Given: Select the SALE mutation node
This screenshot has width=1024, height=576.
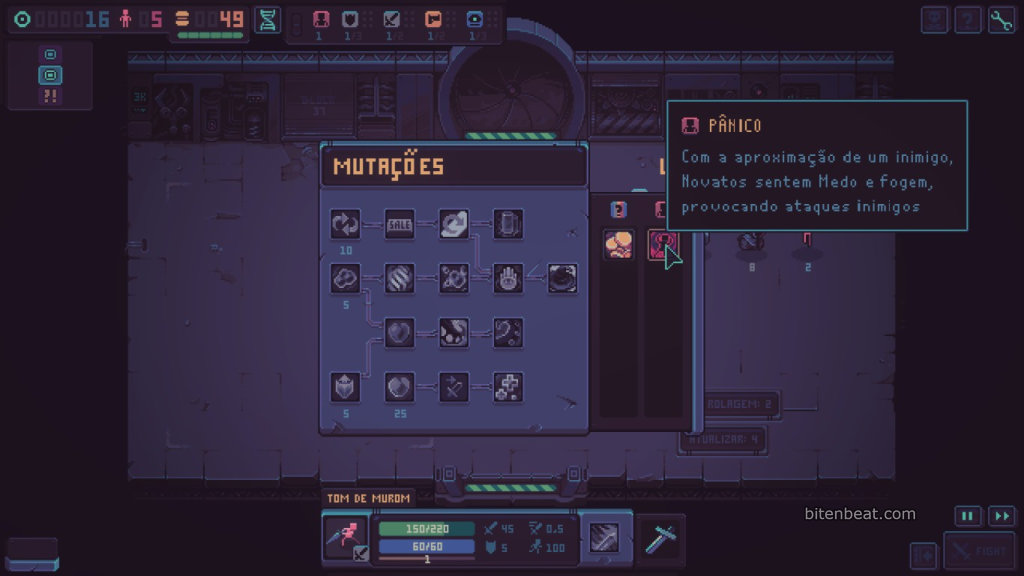Looking at the screenshot, I should click(399, 225).
